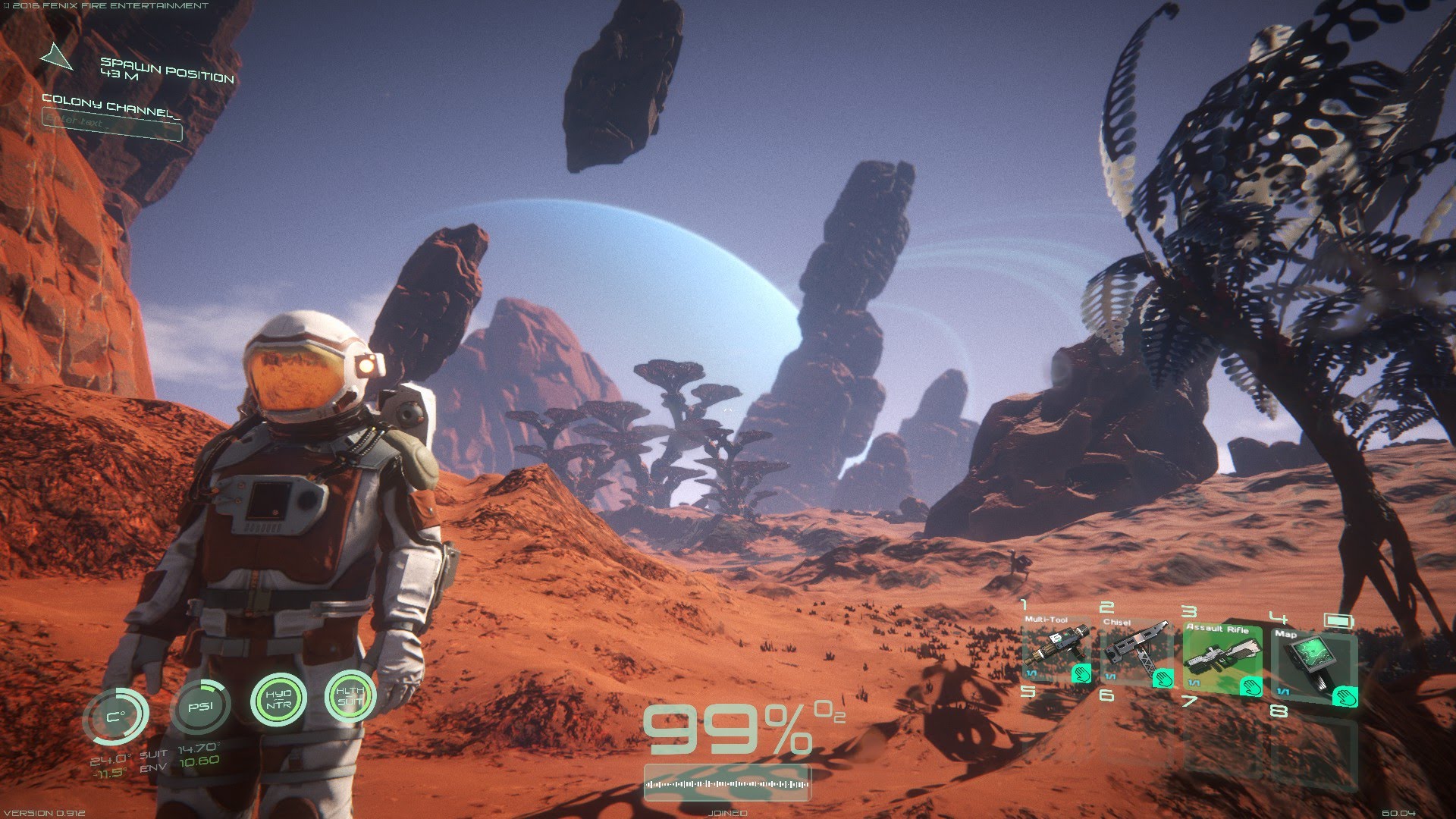The height and width of the screenshot is (819, 1456).
Task: Equip the Assault Rifle slot
Action: click(1222, 657)
